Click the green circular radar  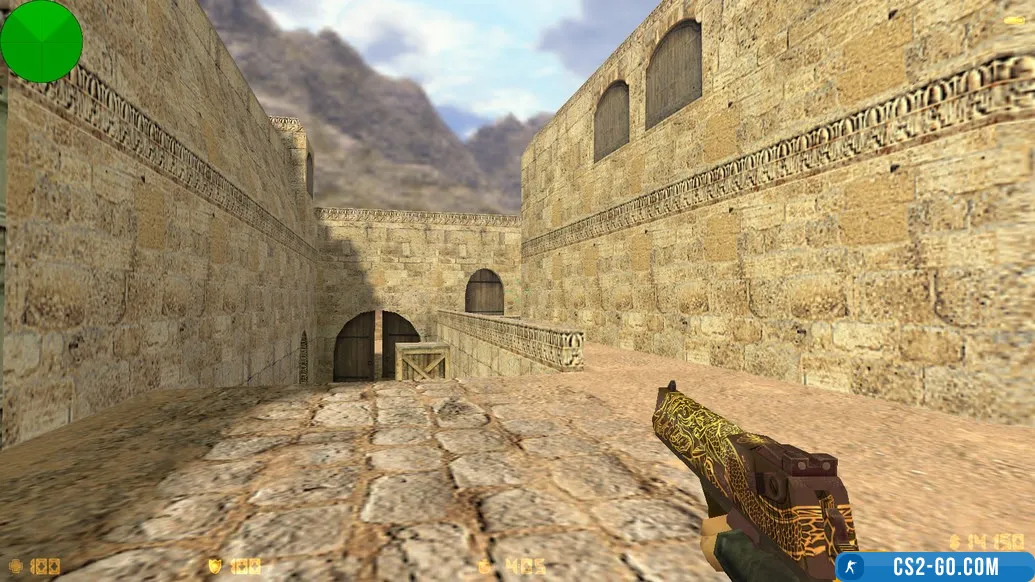pyautogui.click(x=41, y=41)
